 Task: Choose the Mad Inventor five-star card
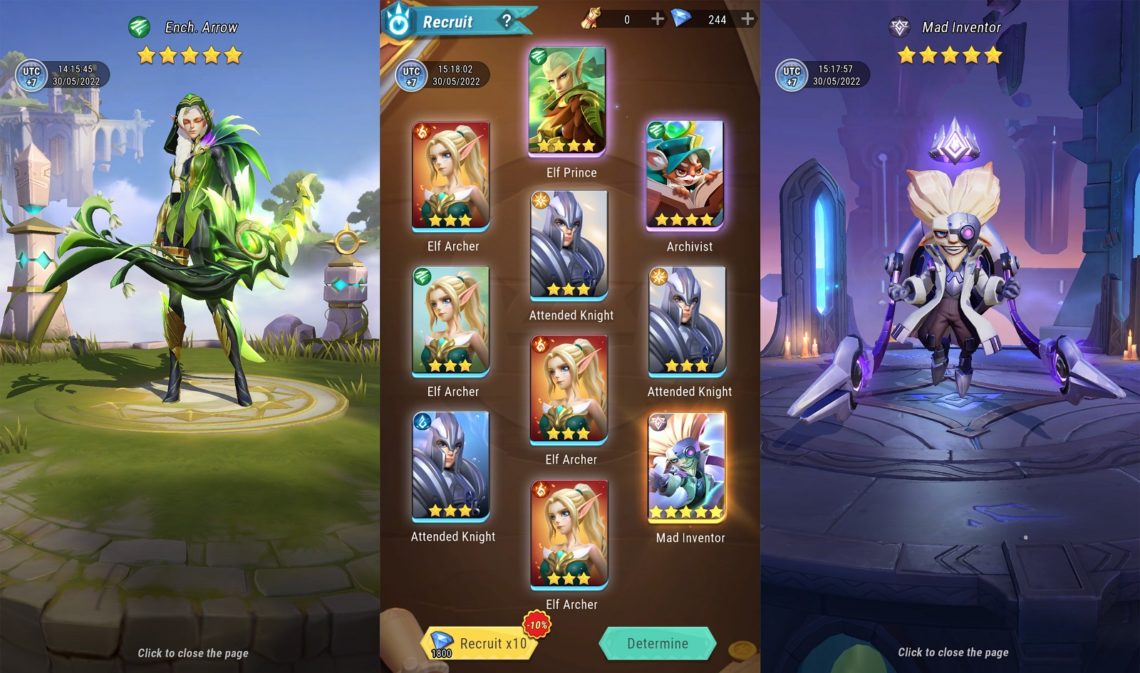(687, 466)
